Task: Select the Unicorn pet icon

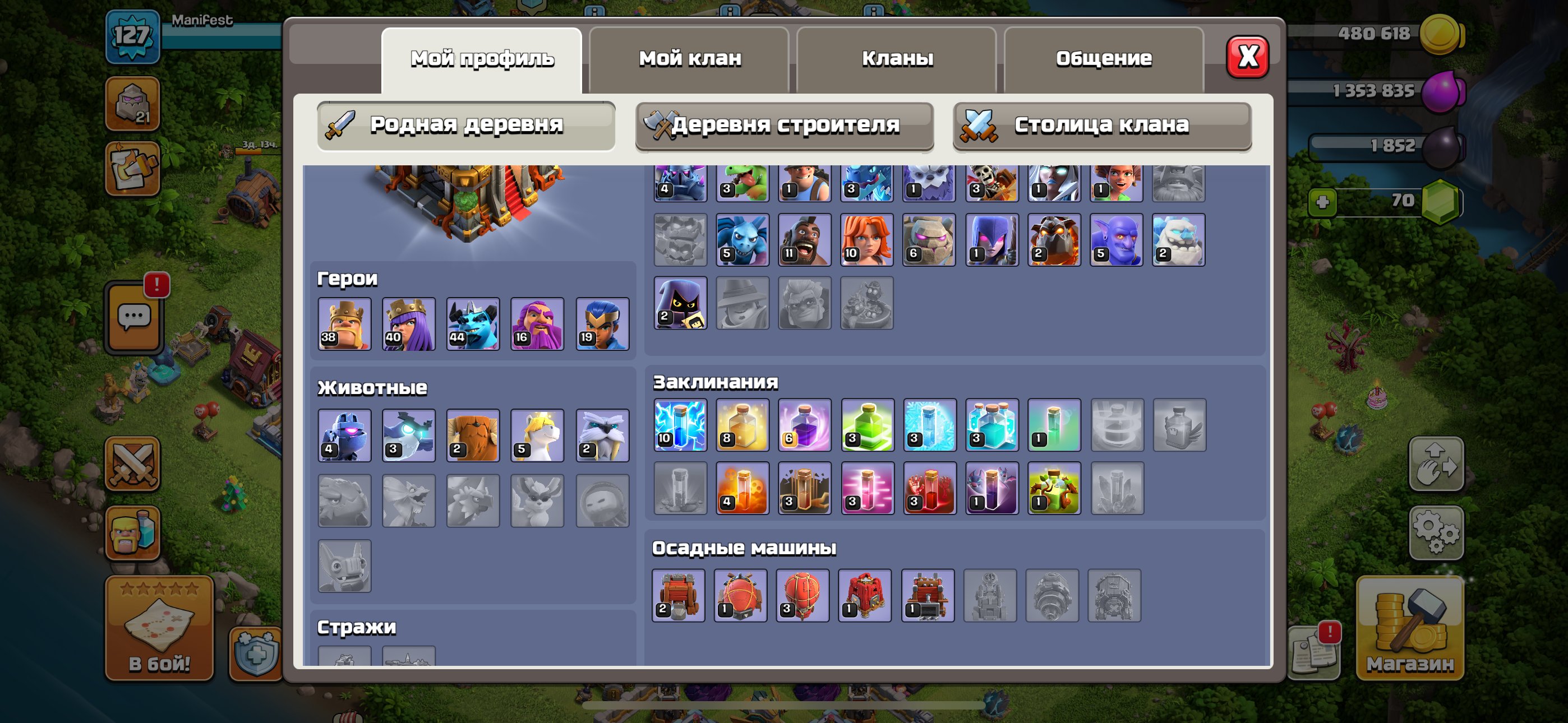Action: pyautogui.click(x=536, y=434)
